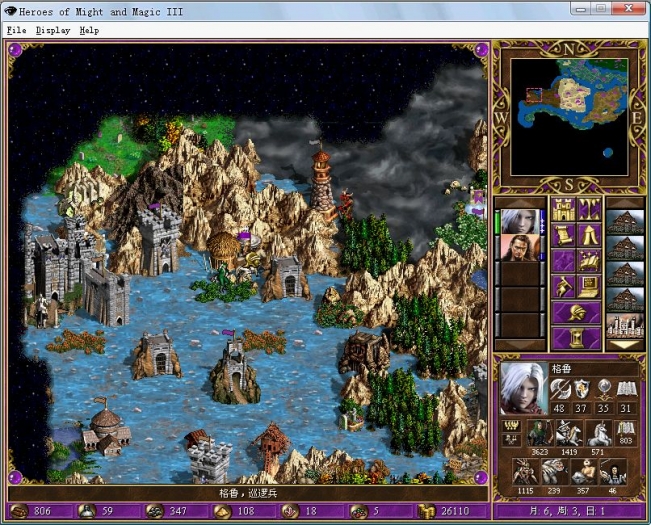Viewport: 651px width, 525px height.
Task: Open the File menu
Action: point(16,30)
